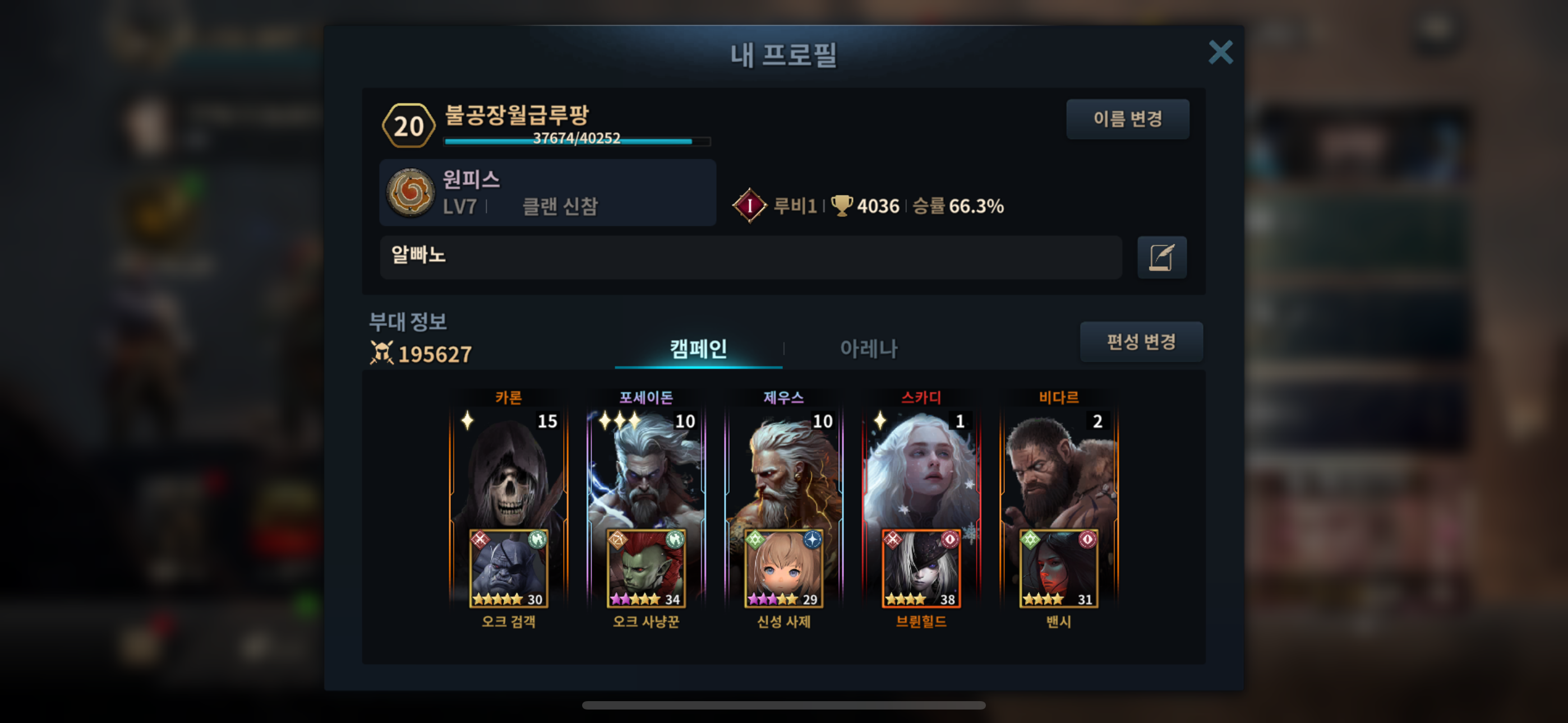
Task: Pick the 제우스 hero card
Action: pyautogui.click(x=783, y=469)
